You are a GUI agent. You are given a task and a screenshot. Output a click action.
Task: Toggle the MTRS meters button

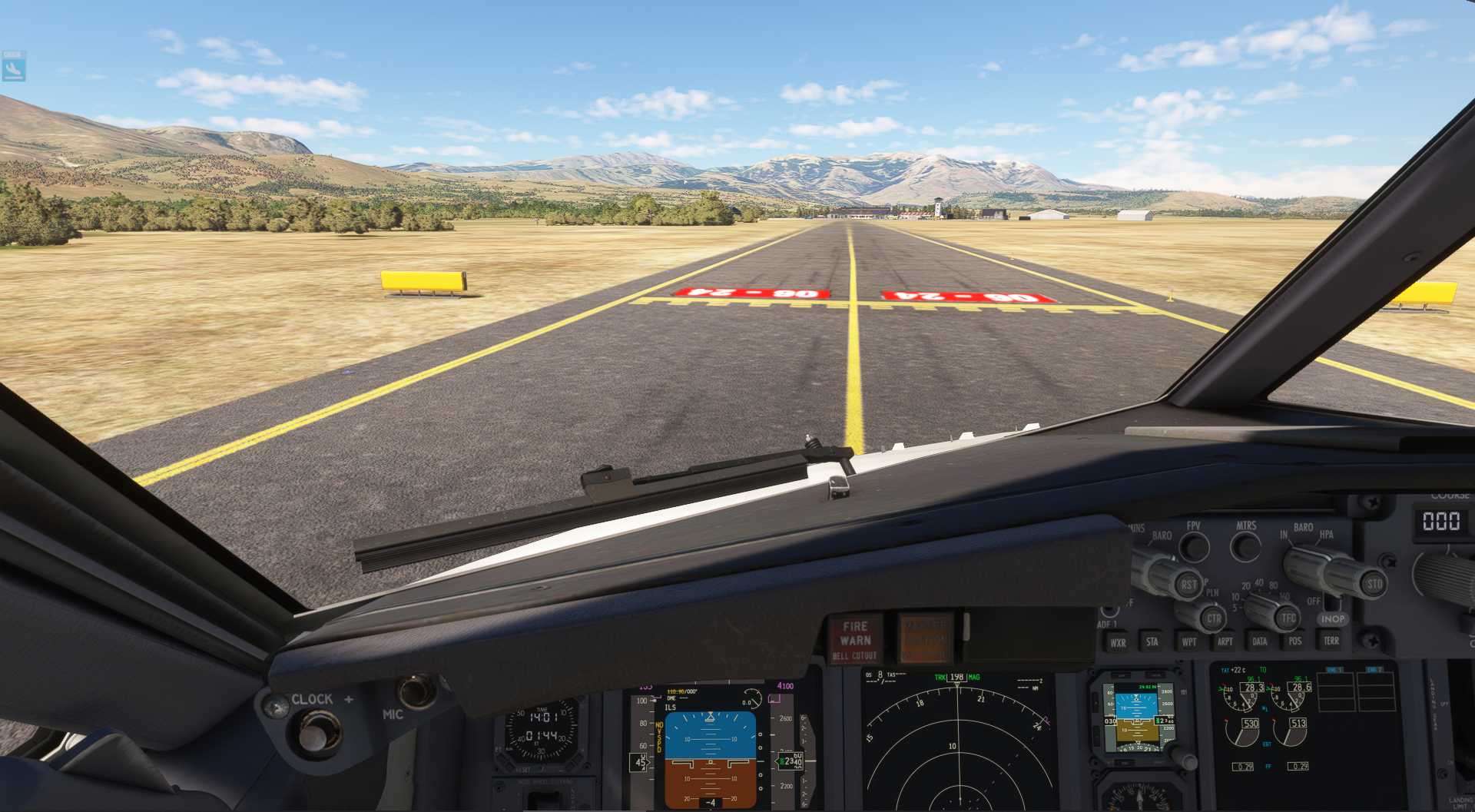pyautogui.click(x=1245, y=546)
